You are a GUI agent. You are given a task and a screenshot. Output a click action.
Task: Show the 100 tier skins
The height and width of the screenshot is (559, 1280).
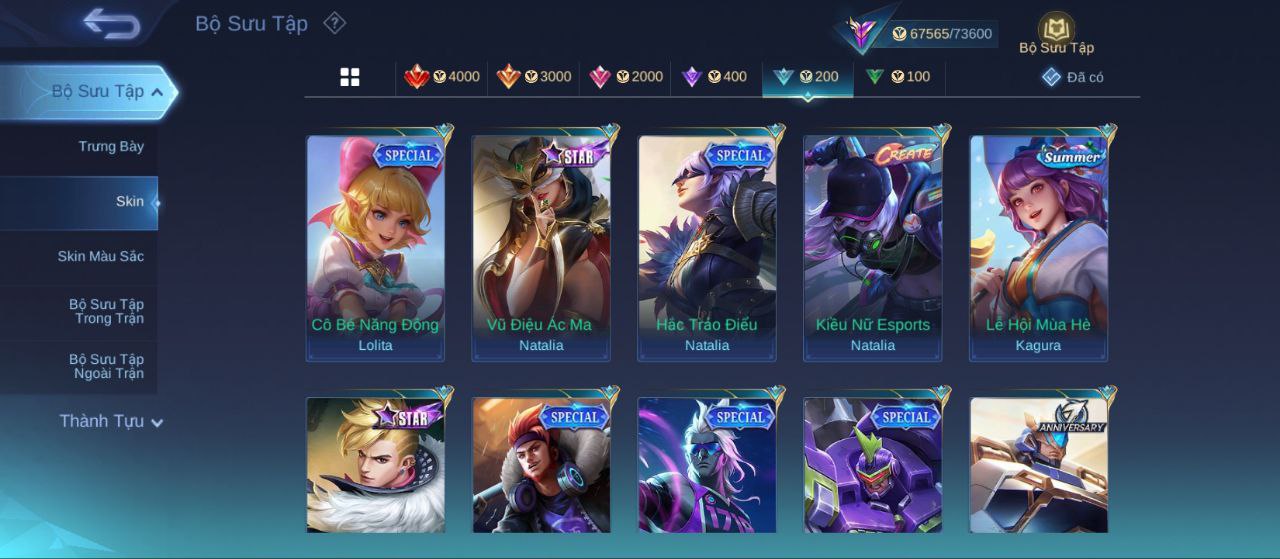click(898, 77)
